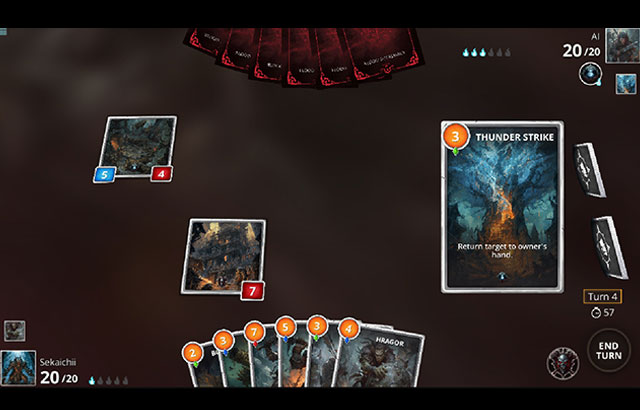End the current turn
The image size is (640, 410).
(608, 351)
